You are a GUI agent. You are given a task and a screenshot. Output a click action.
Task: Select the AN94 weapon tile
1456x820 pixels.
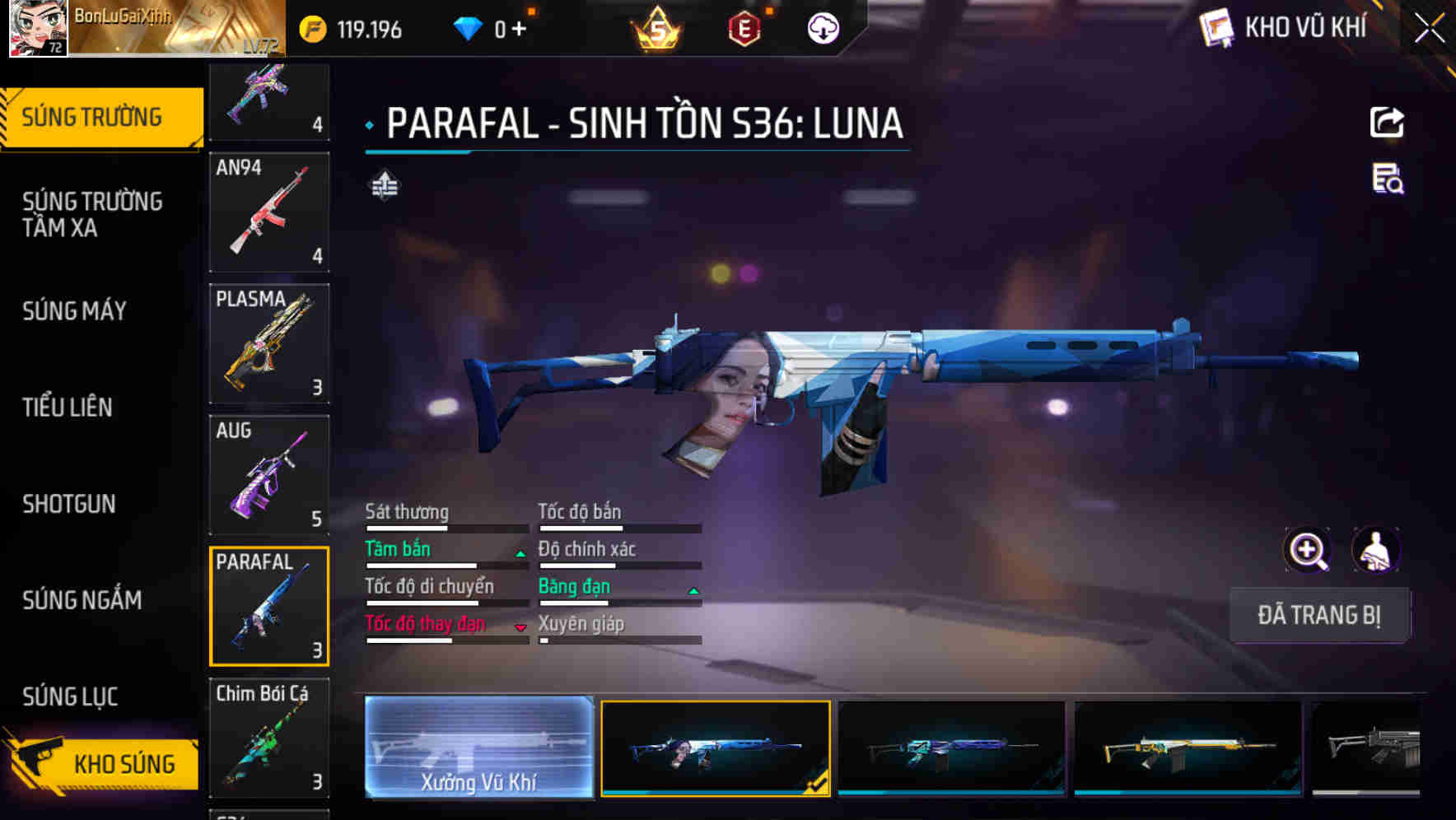pyautogui.click(x=269, y=212)
